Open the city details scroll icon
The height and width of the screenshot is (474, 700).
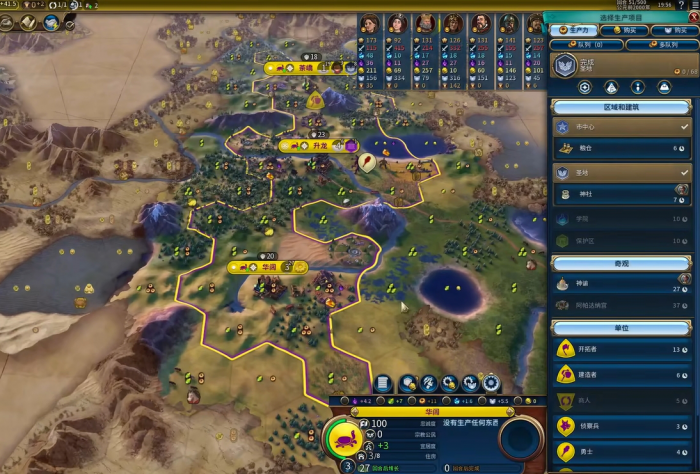tap(382, 383)
